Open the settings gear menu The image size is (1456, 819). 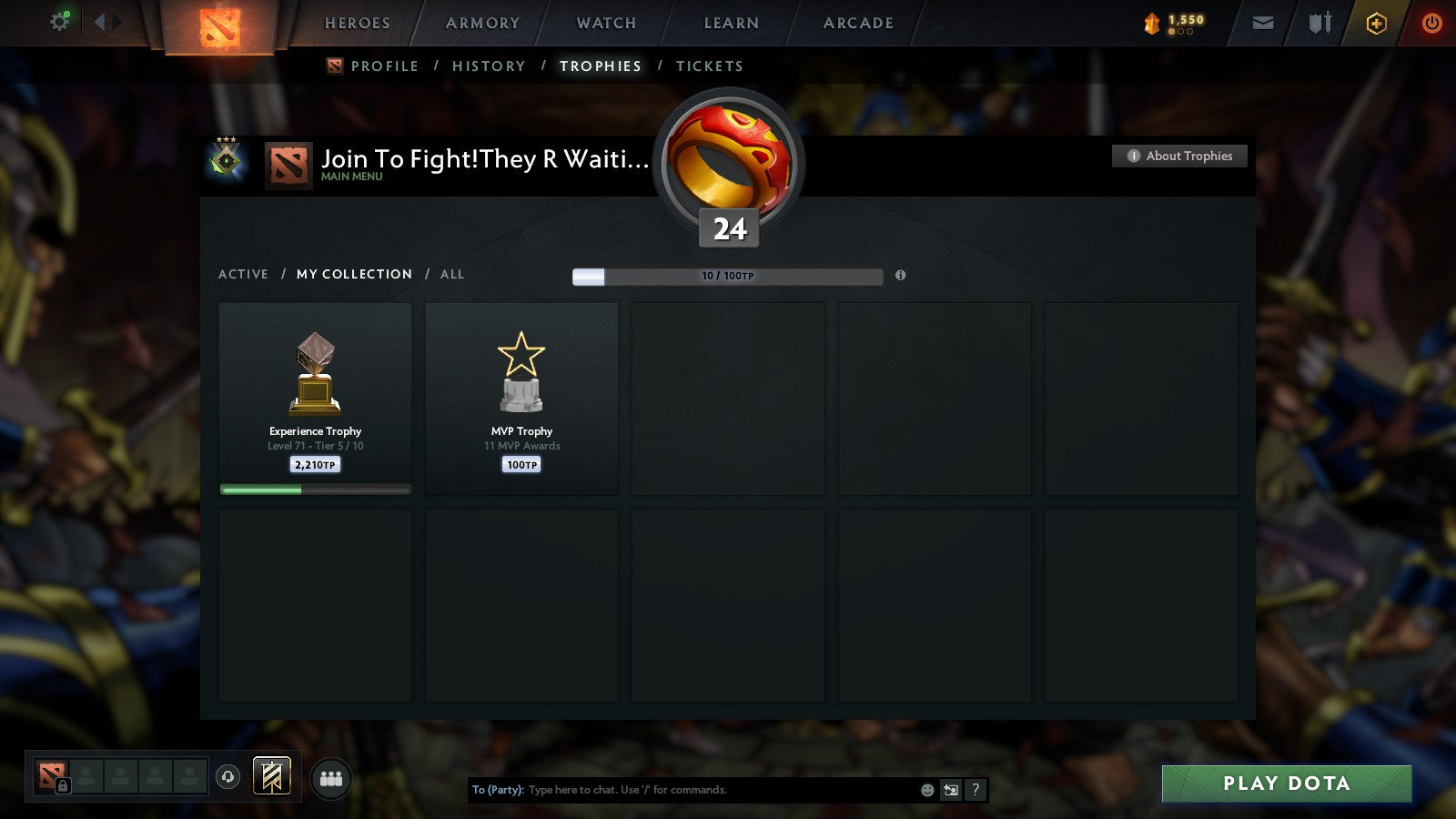coord(59,20)
